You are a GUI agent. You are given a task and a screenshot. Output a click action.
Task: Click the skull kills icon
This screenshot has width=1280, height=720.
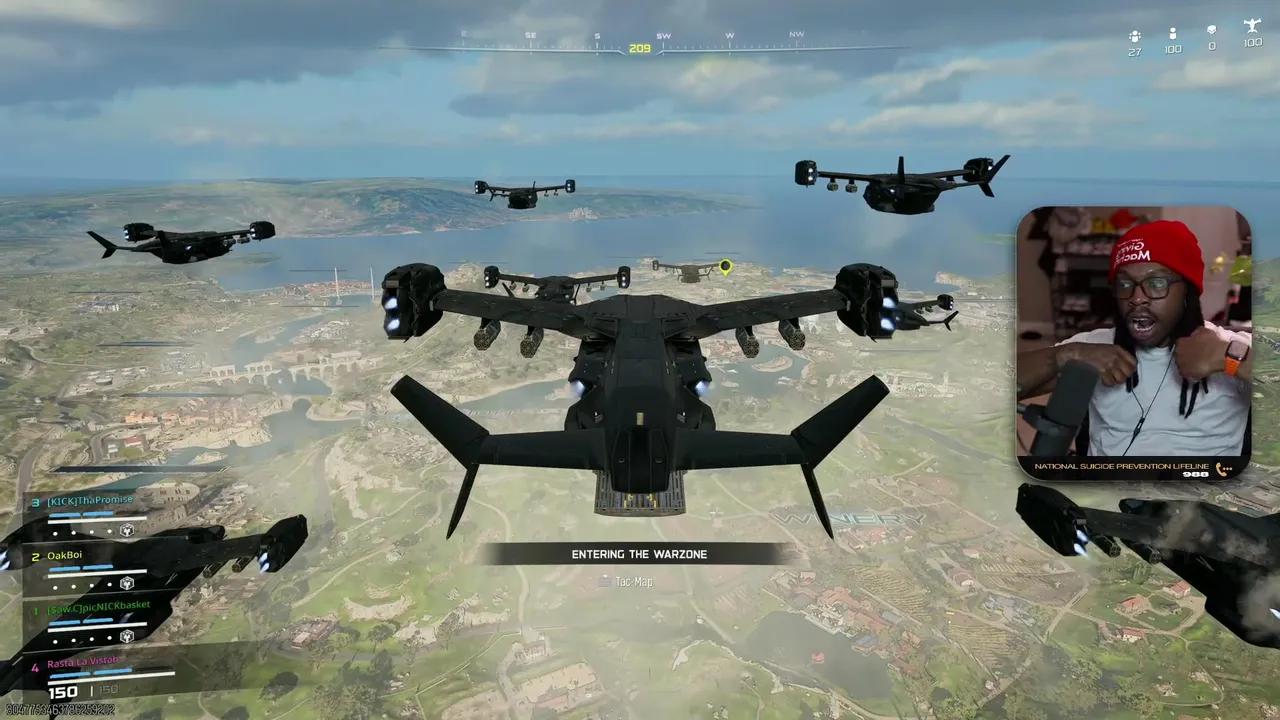1212,31
